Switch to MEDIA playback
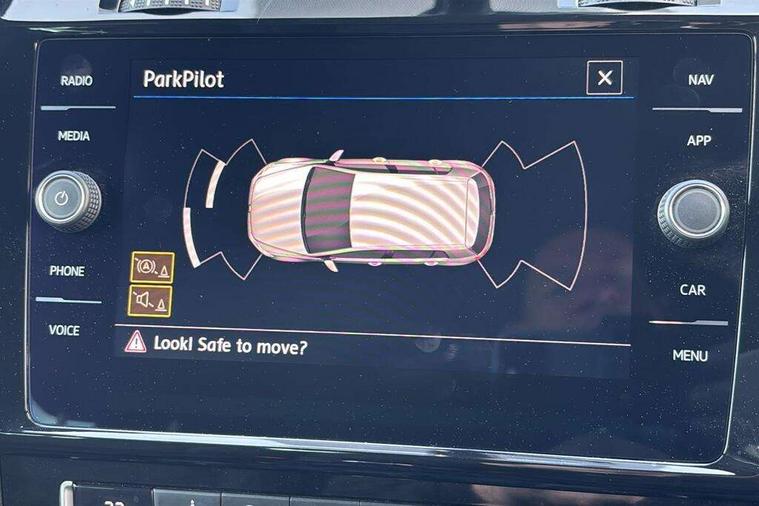759x506 pixels. pos(74,136)
